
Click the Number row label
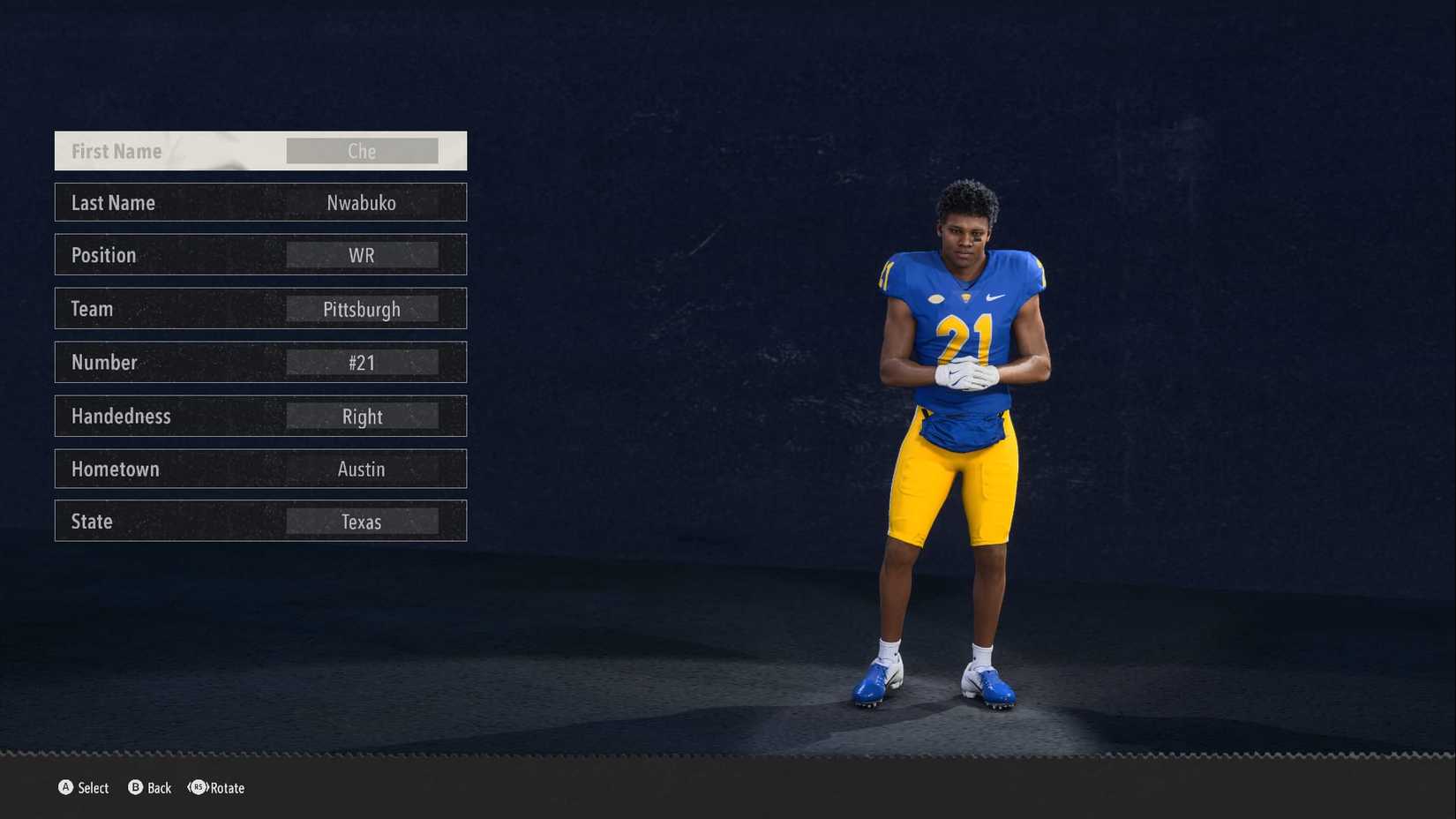pyautogui.click(x=104, y=362)
